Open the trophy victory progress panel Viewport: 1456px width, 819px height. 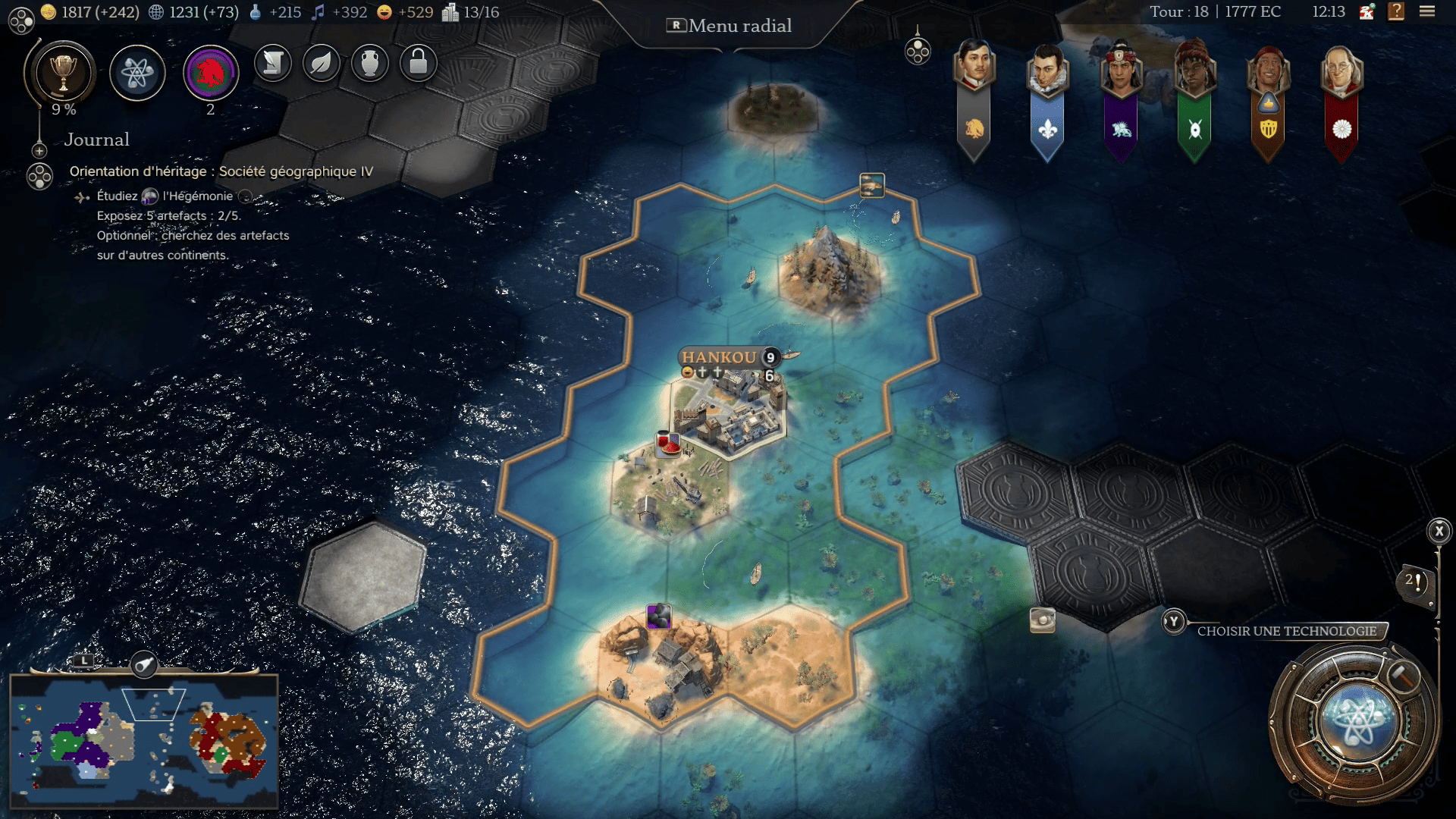(63, 74)
